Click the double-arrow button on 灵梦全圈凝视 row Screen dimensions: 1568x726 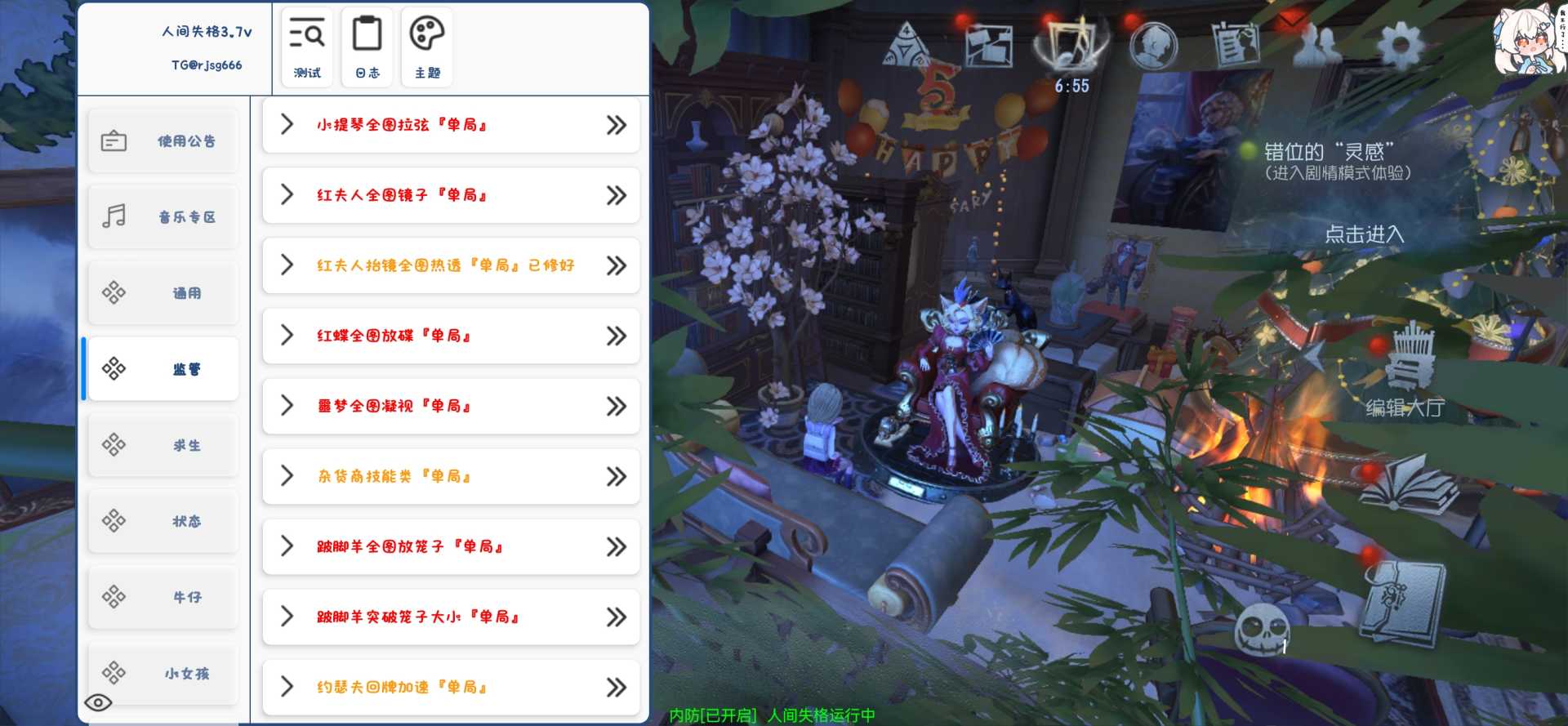pos(614,406)
